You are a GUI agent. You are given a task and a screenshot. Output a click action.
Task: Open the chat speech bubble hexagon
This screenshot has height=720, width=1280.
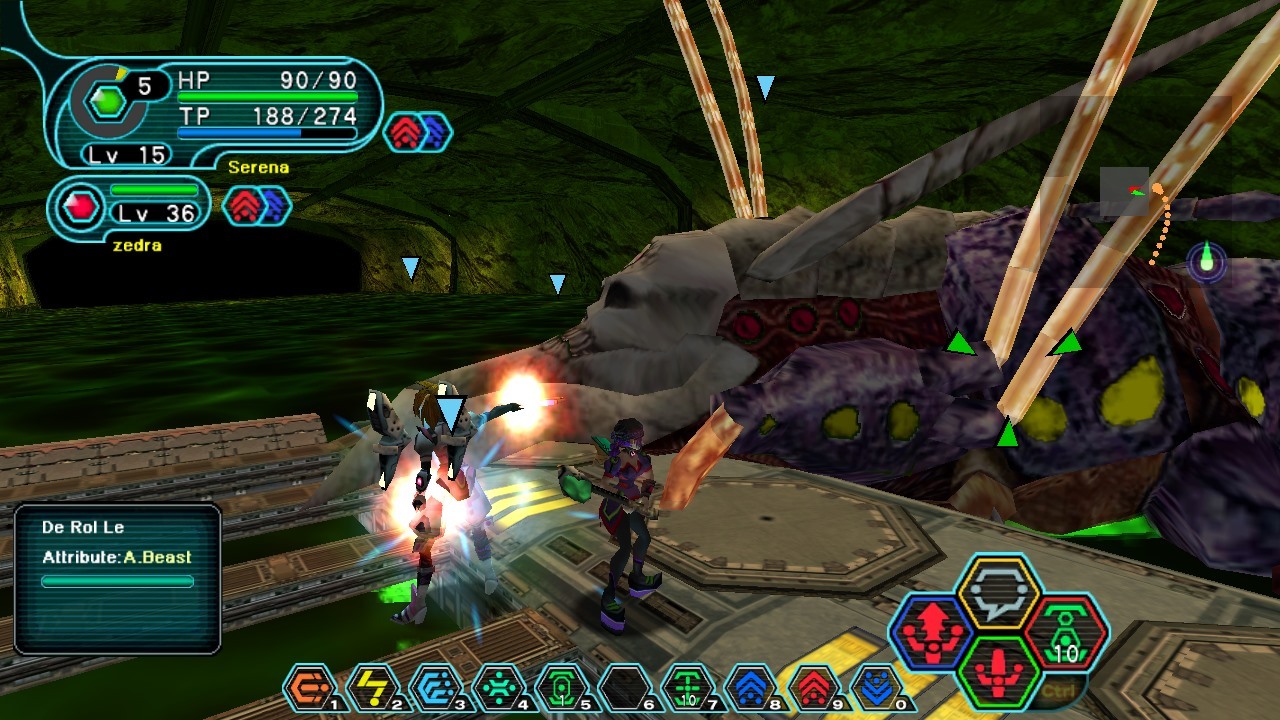click(999, 593)
